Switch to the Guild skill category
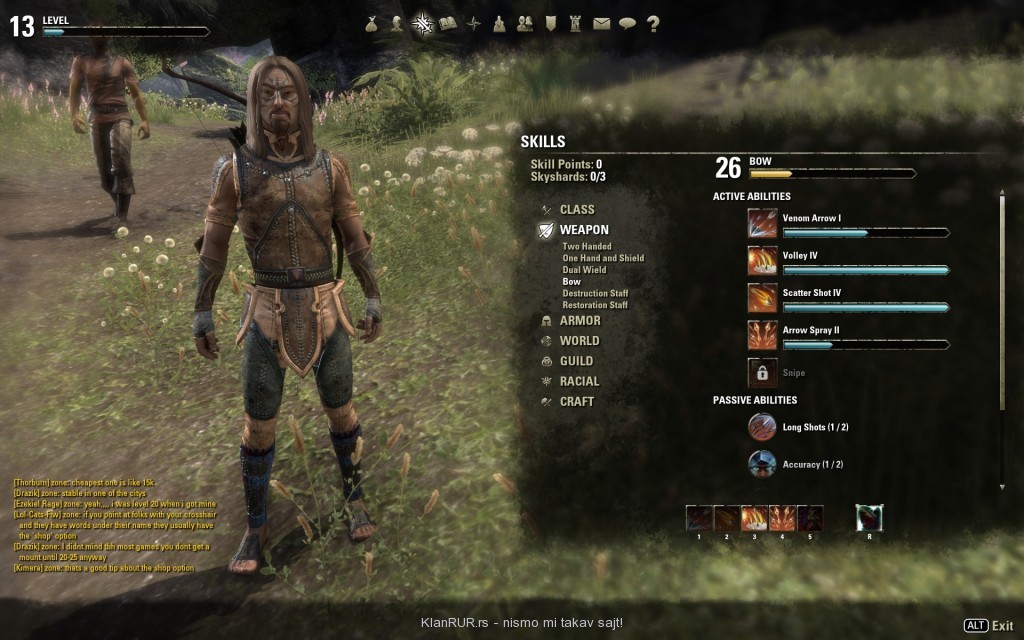Screen dimensions: 1024x640 tap(576, 361)
